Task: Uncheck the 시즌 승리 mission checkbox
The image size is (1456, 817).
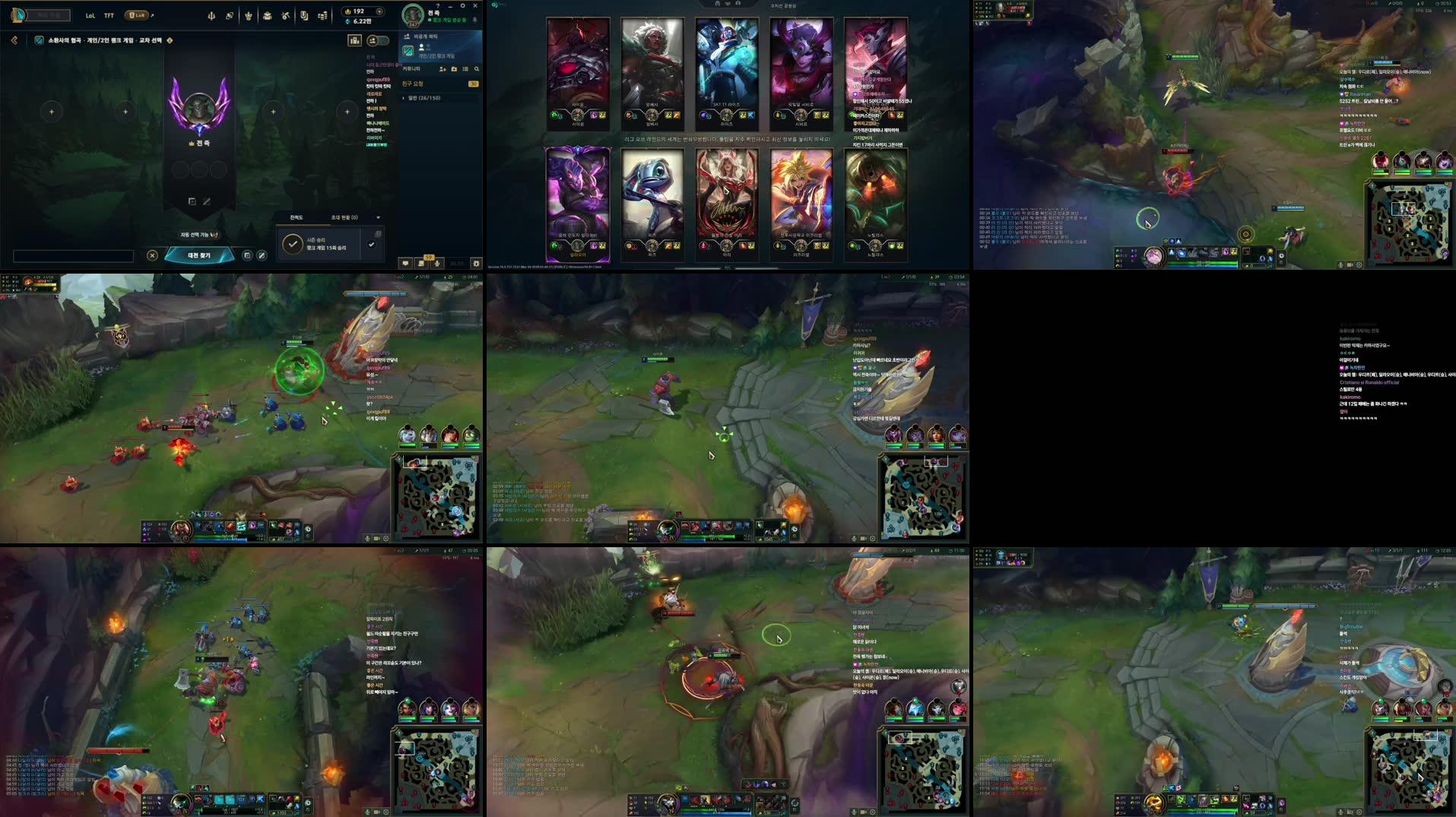Action: tap(372, 245)
